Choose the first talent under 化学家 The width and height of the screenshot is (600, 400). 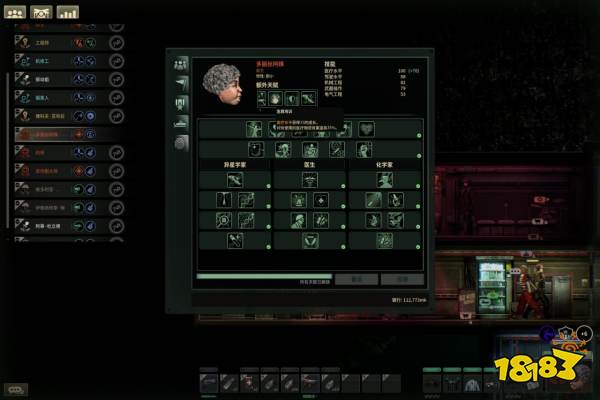pos(385,179)
